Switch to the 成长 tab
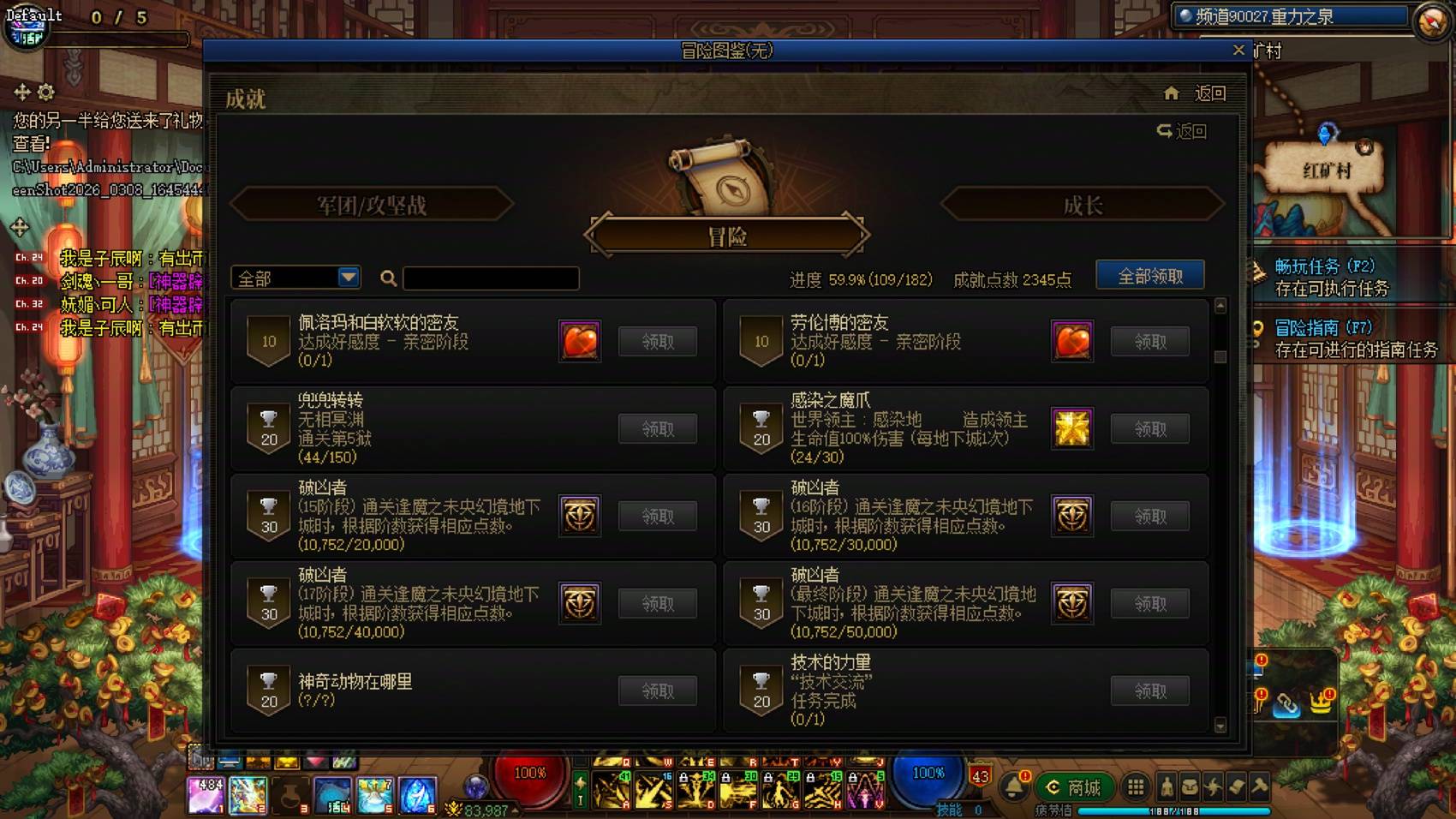The width and height of the screenshot is (1456, 819). coord(1079,205)
